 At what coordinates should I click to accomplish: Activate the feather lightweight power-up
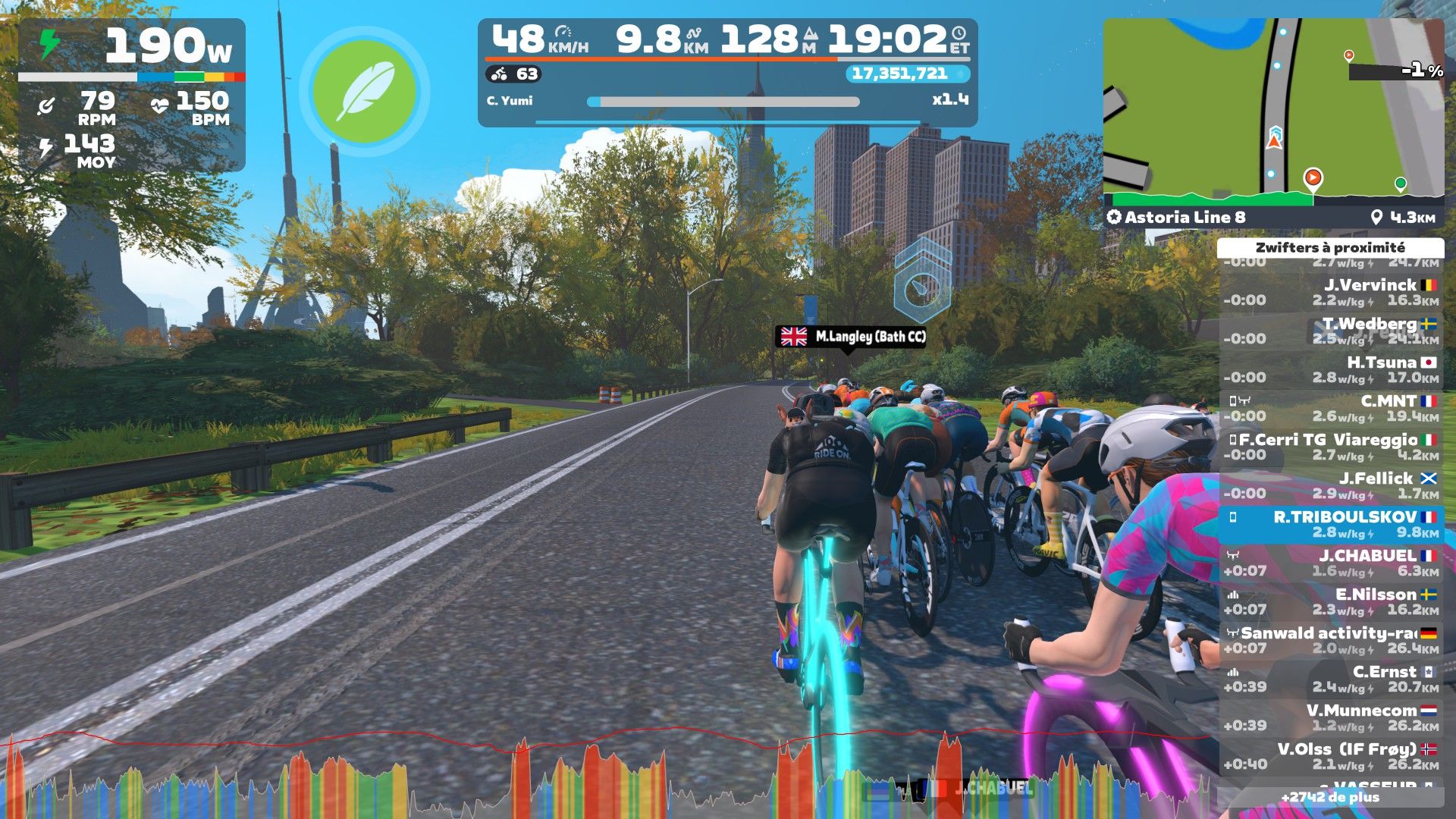tap(364, 92)
